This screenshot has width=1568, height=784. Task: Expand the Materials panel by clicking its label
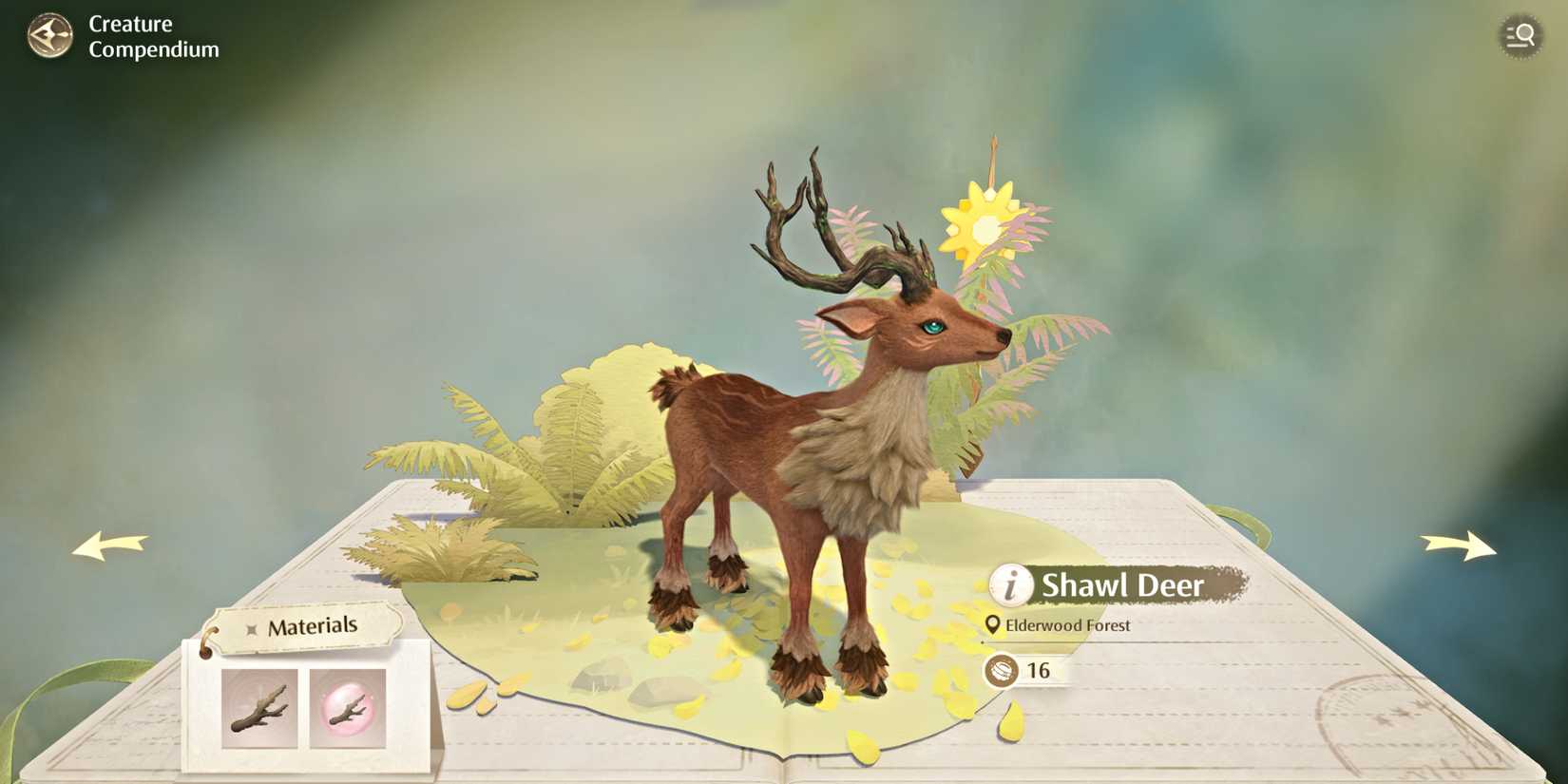pos(314,626)
